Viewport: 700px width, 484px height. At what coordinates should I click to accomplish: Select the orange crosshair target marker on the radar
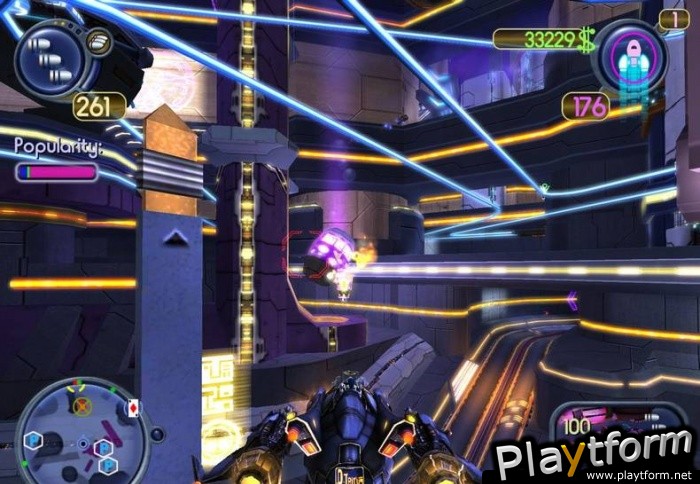pyautogui.click(x=83, y=406)
